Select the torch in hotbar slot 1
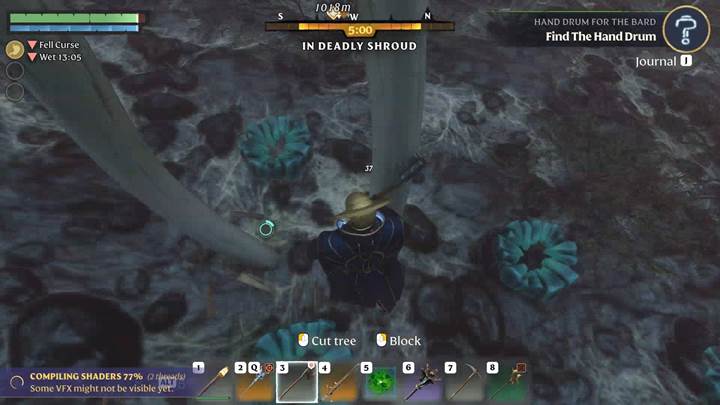 point(212,382)
